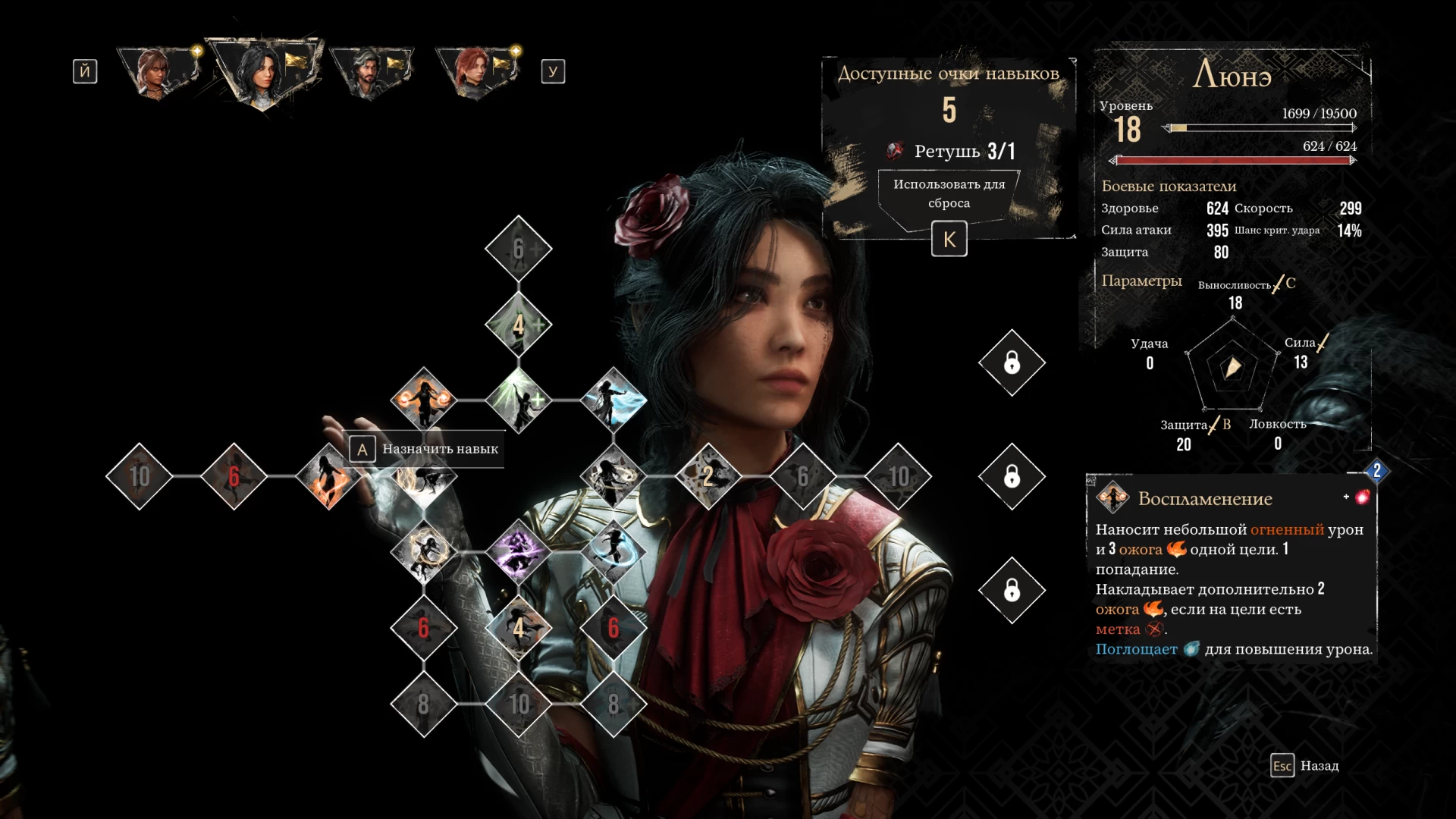Select the green skill node costing 4
The image size is (1456, 819).
519,325
